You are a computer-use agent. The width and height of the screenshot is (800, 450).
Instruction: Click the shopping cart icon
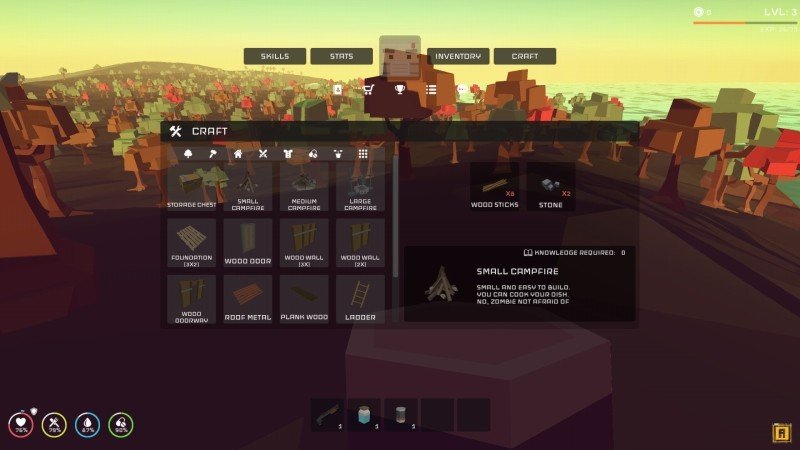tap(368, 89)
